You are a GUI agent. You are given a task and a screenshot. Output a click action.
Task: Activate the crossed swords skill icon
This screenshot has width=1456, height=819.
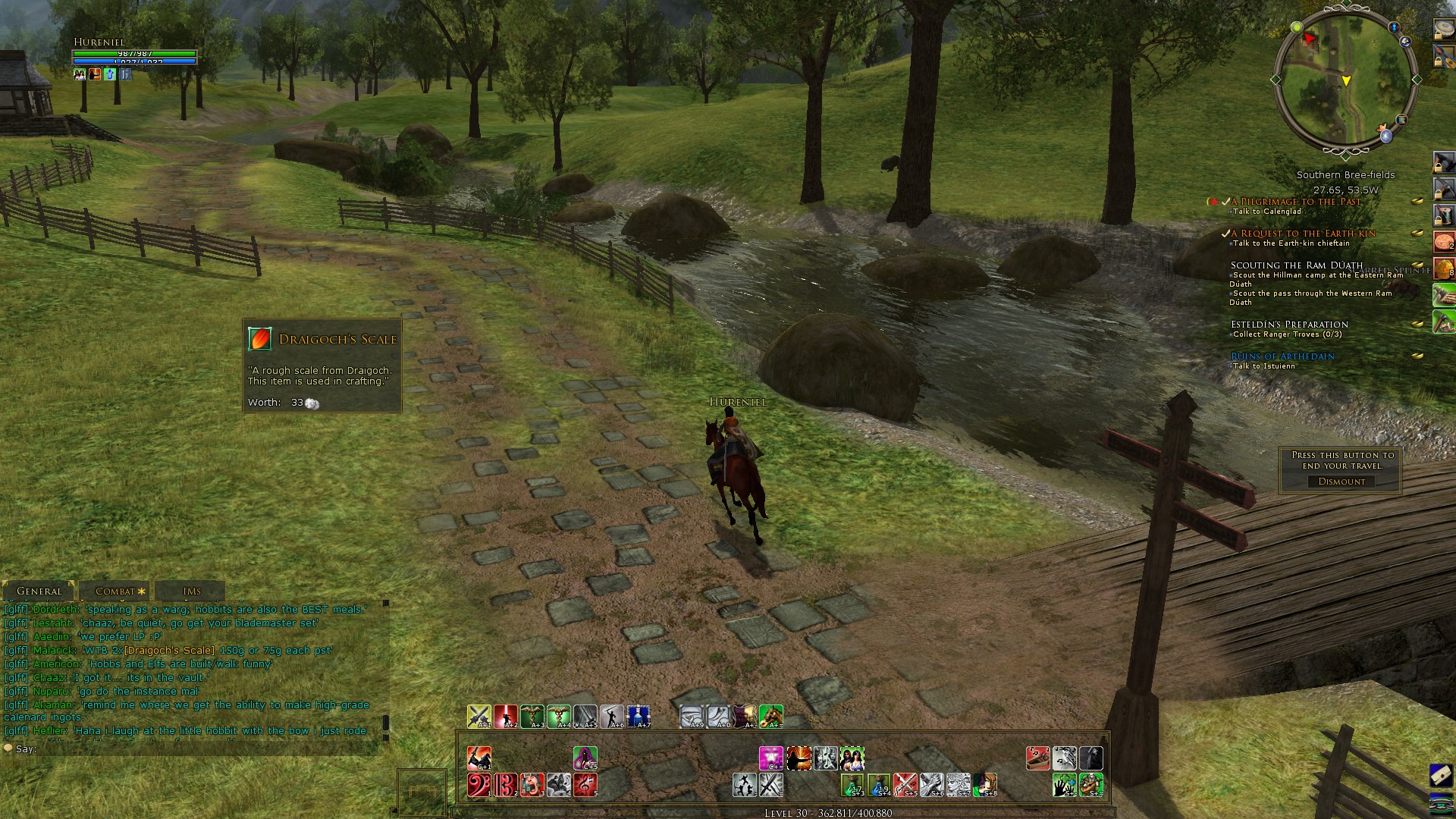[x=905, y=785]
